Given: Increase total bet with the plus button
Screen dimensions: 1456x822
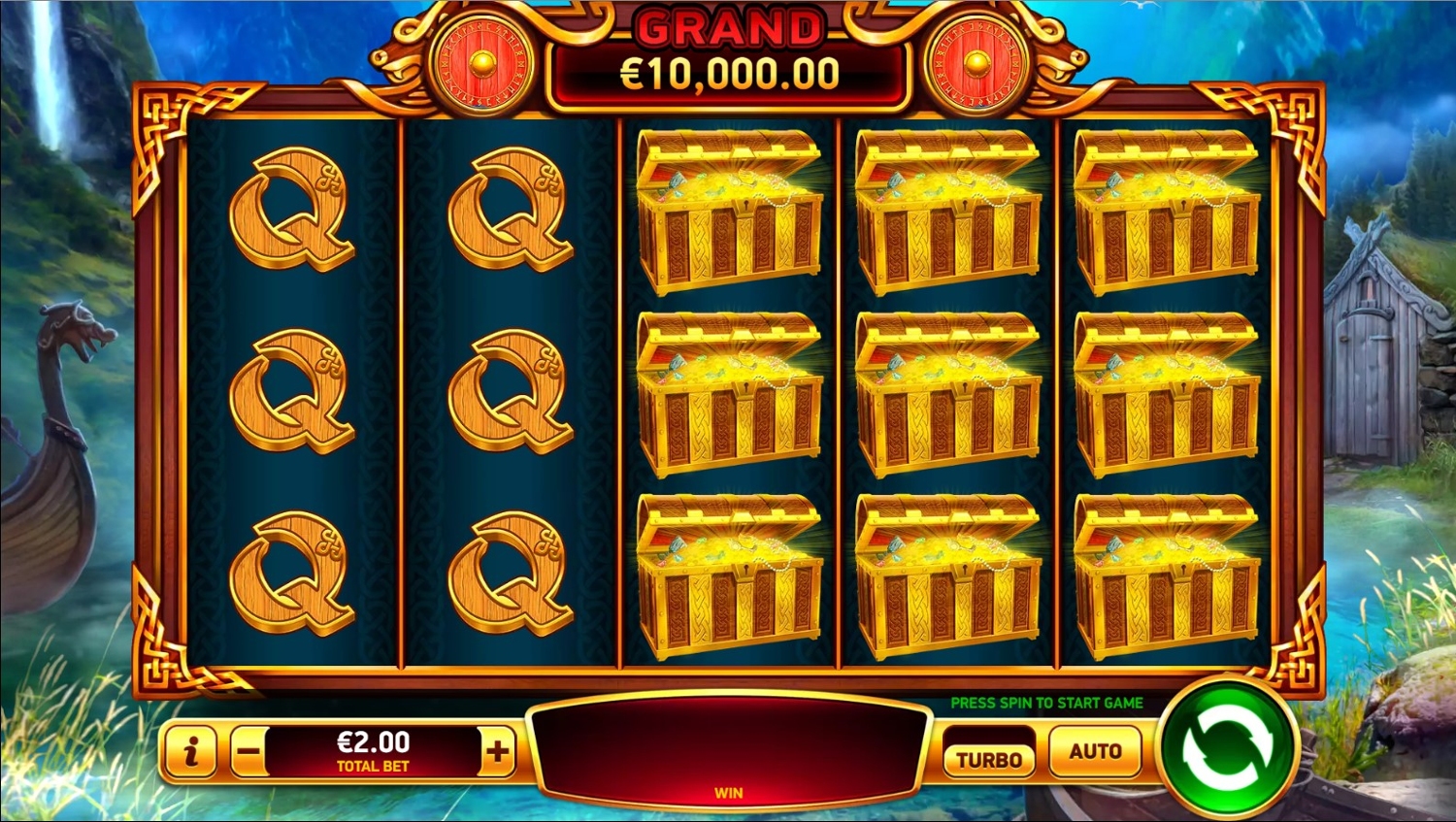Looking at the screenshot, I should [497, 751].
